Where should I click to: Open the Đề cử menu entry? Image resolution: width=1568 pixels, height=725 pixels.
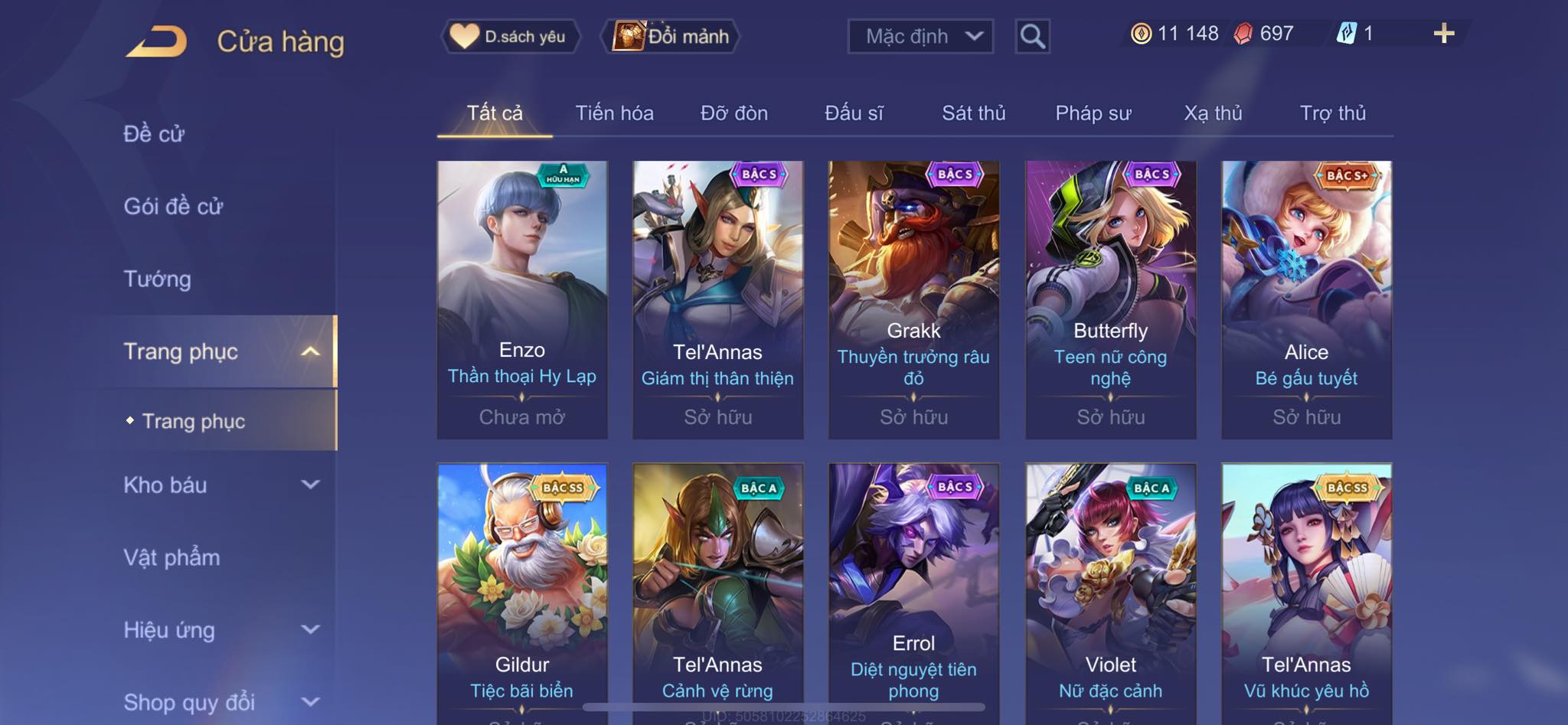click(x=154, y=134)
